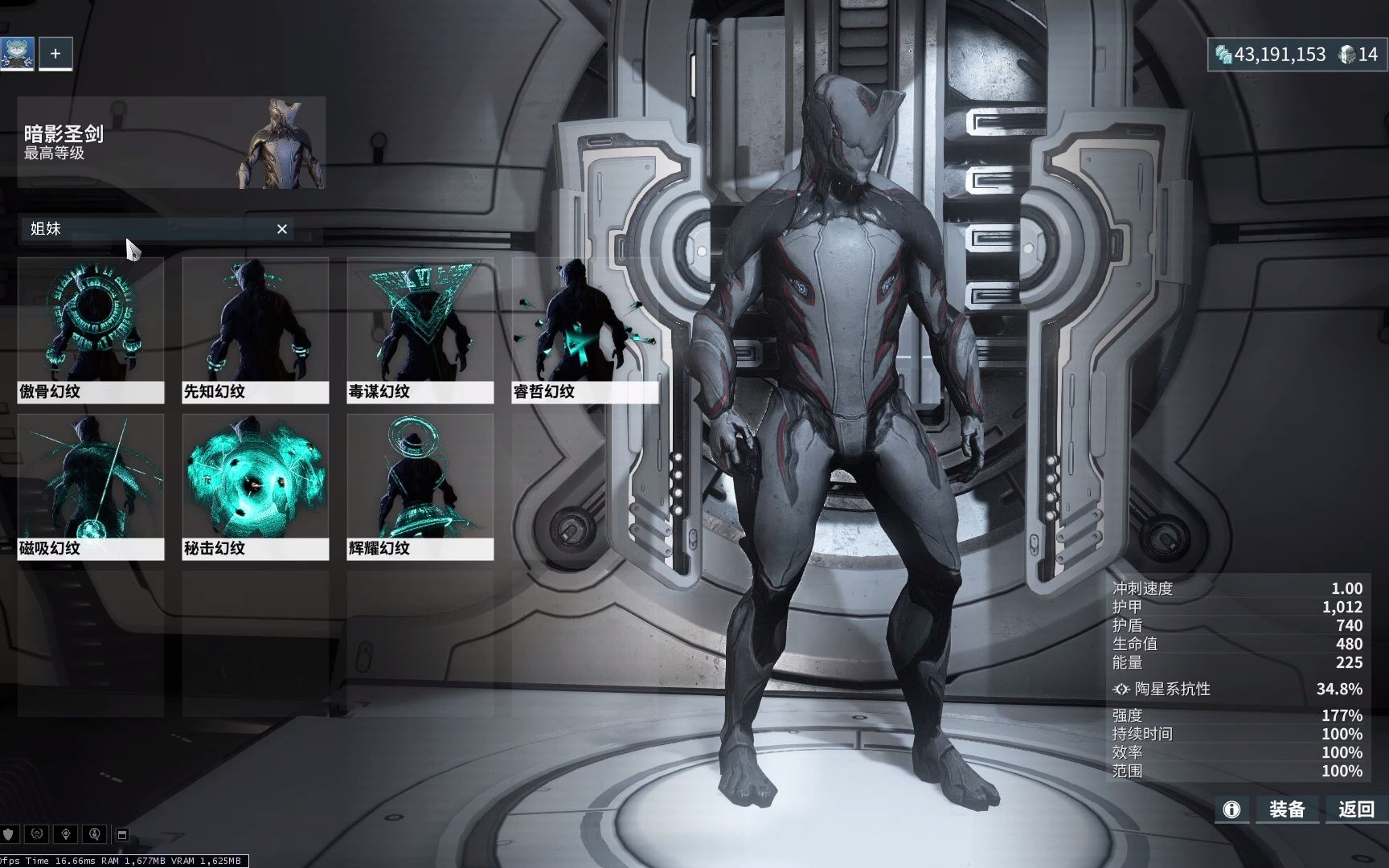
Task: Pick the 辉耀幻纹 aura tile
Action: tap(420, 486)
